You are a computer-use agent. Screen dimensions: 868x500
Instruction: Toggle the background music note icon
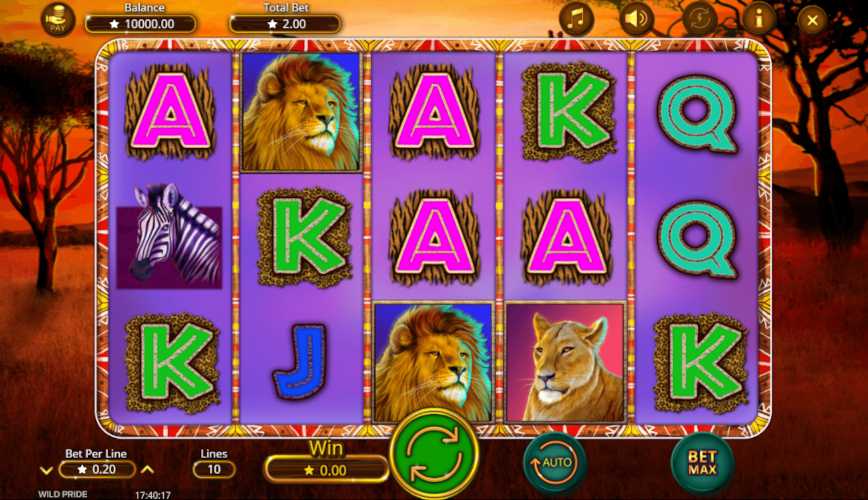pyautogui.click(x=576, y=18)
